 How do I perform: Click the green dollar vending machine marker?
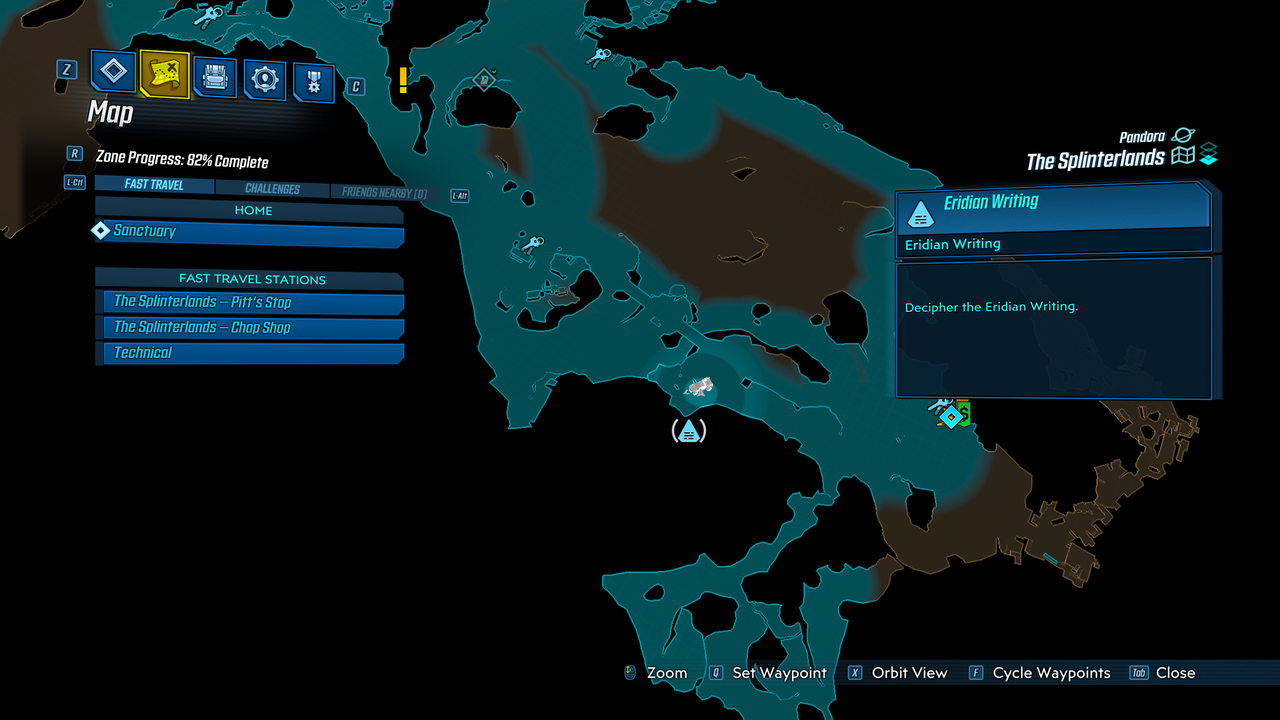tap(965, 412)
